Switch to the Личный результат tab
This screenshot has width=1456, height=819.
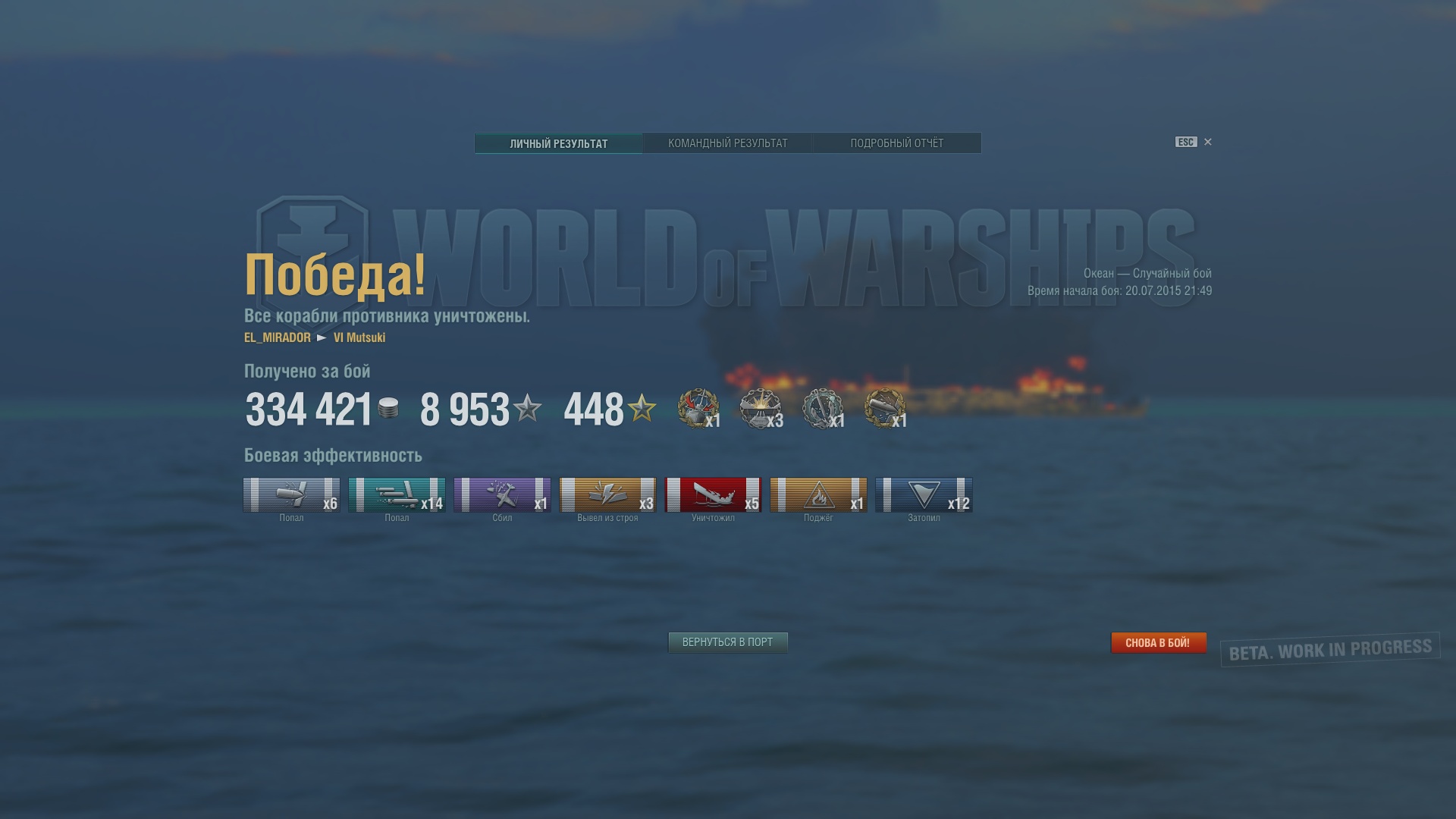click(558, 143)
